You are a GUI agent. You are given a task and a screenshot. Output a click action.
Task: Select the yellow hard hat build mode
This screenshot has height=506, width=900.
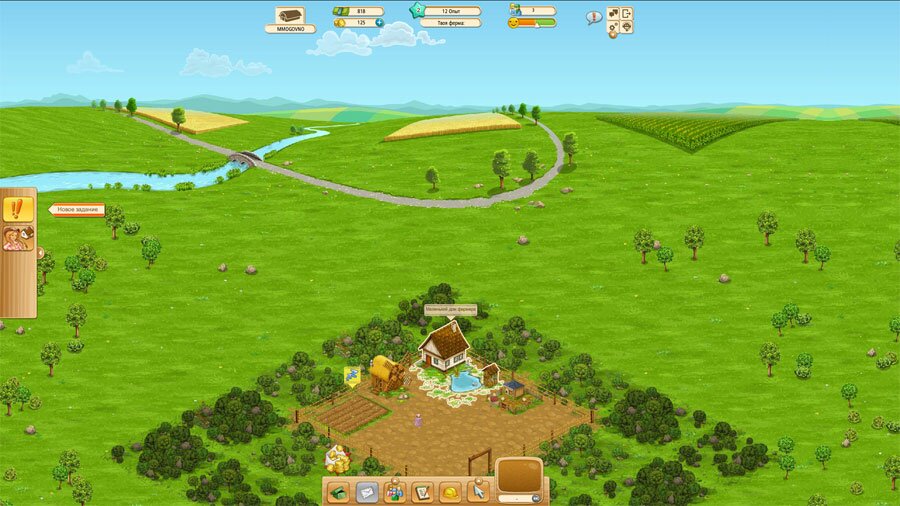click(451, 491)
